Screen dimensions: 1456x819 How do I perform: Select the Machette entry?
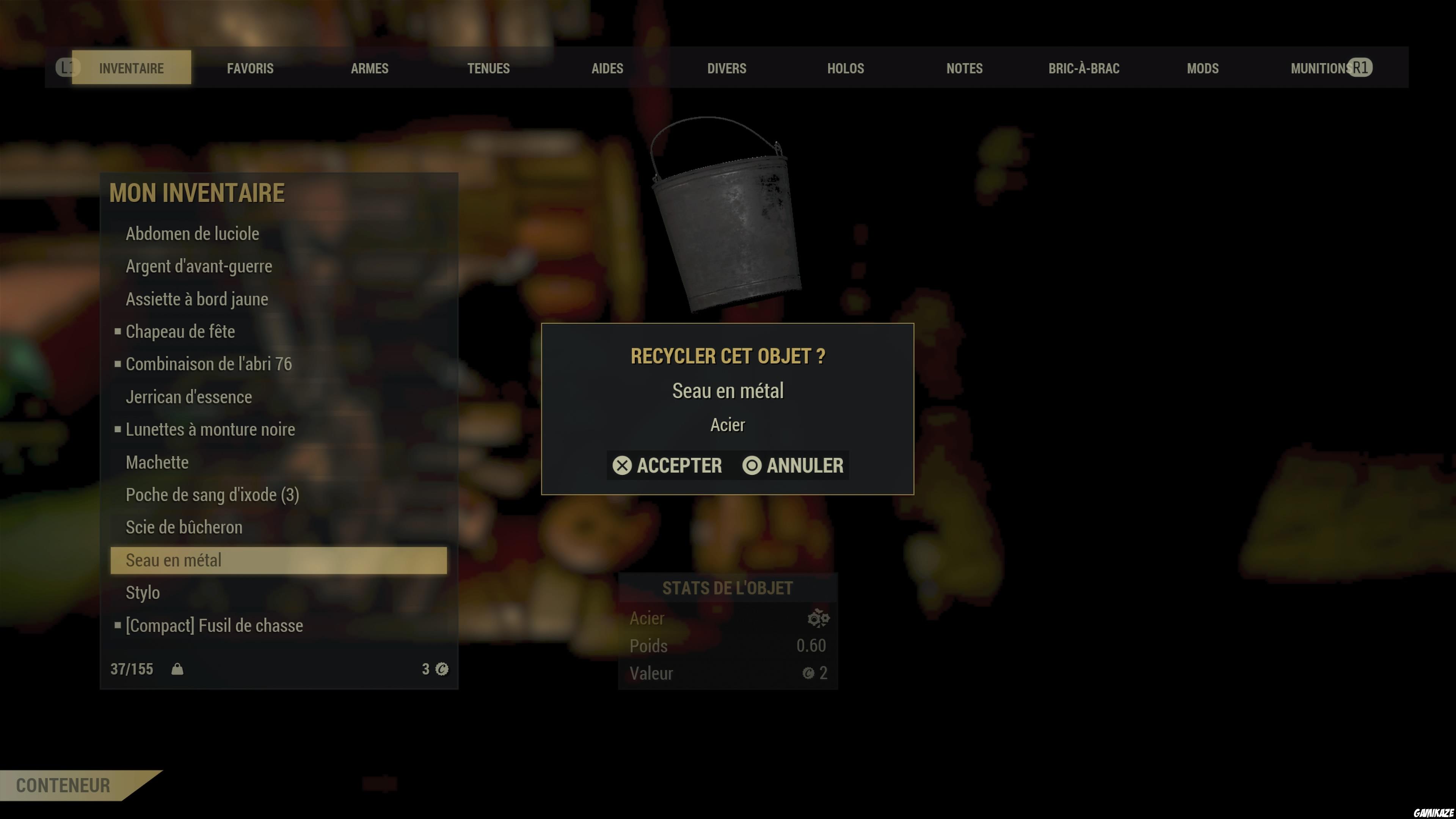tap(157, 462)
